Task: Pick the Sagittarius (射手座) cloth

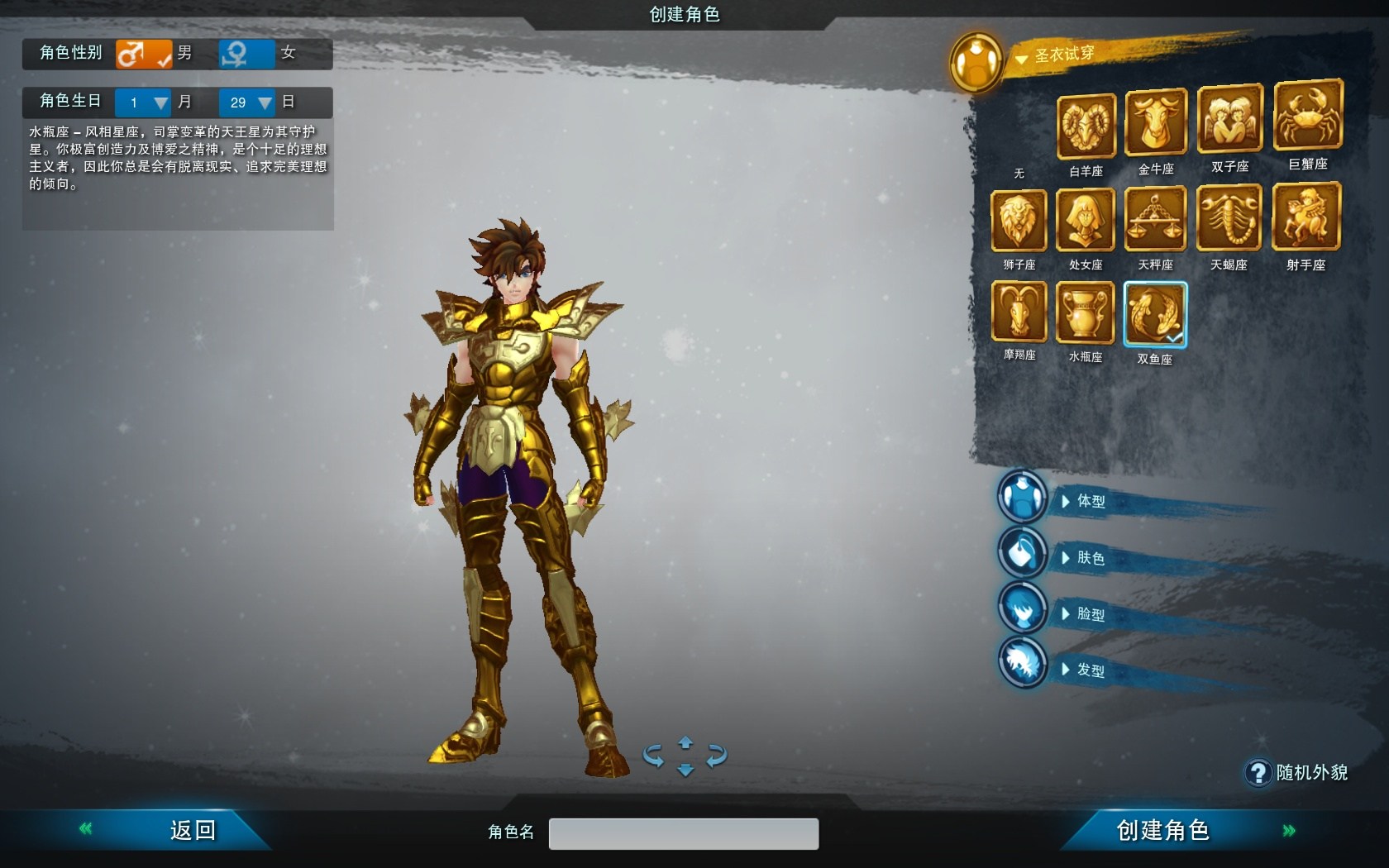Action: [x=1305, y=217]
